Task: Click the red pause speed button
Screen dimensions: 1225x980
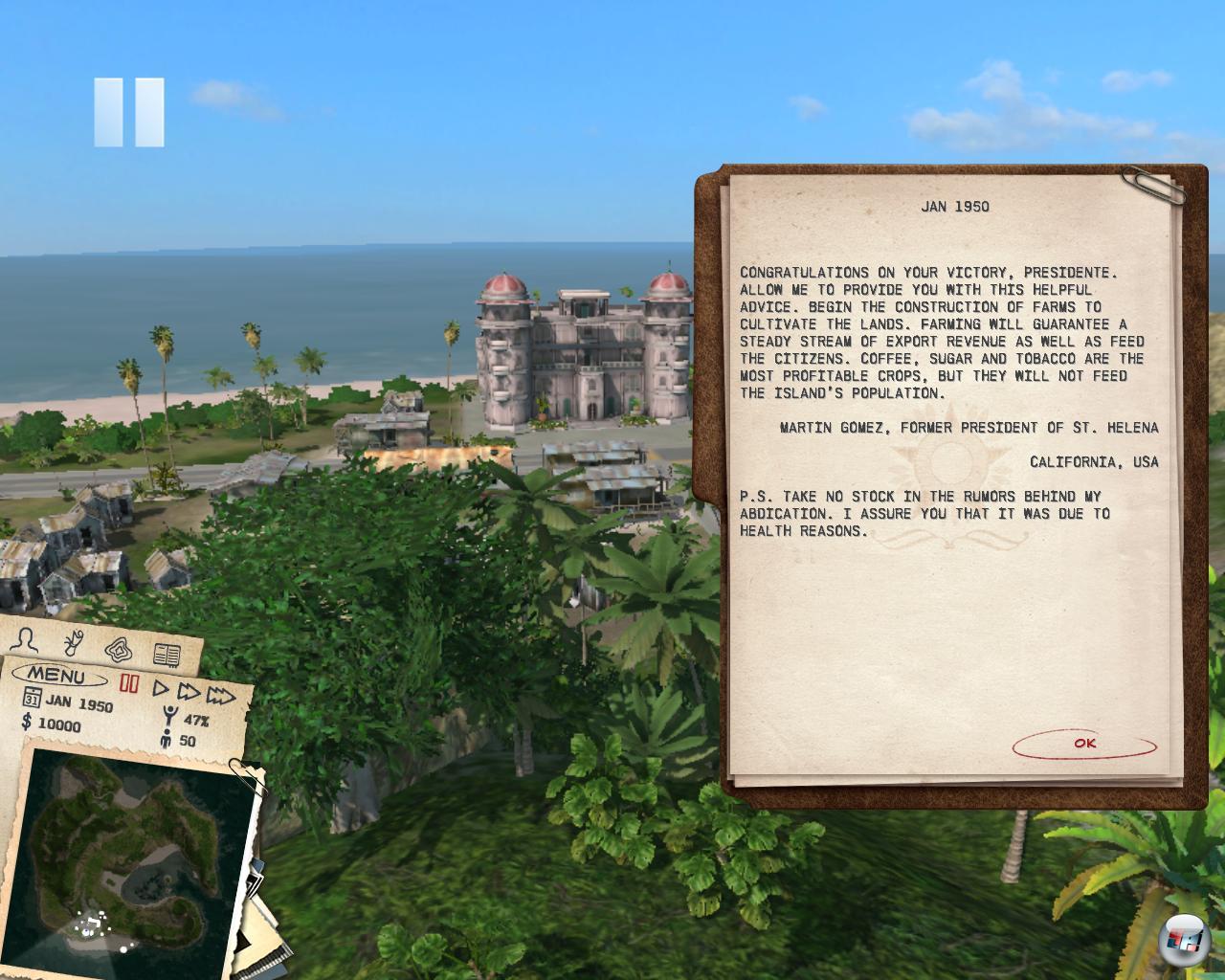Action: (129, 683)
